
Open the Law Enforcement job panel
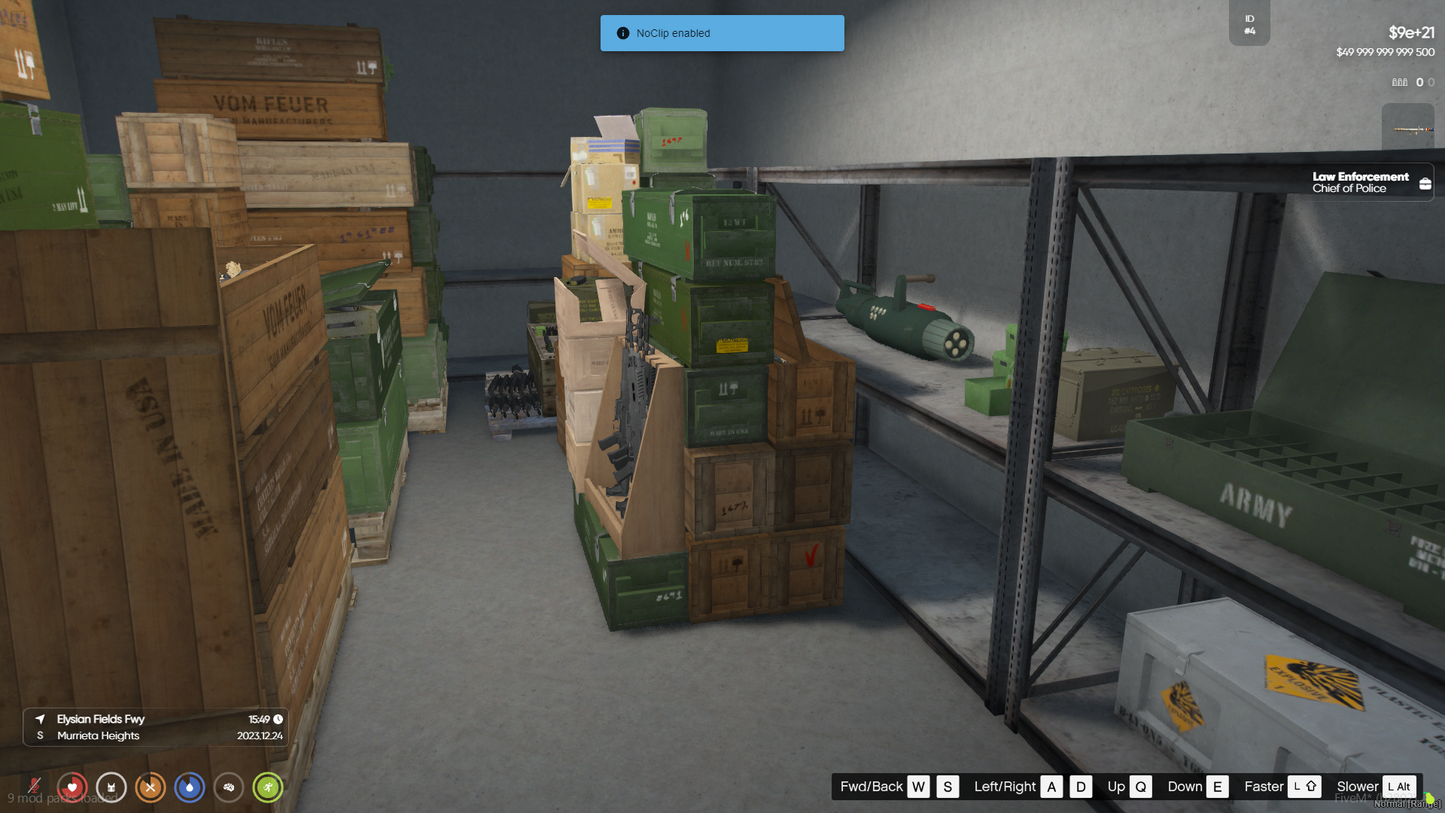pyautogui.click(x=1372, y=182)
